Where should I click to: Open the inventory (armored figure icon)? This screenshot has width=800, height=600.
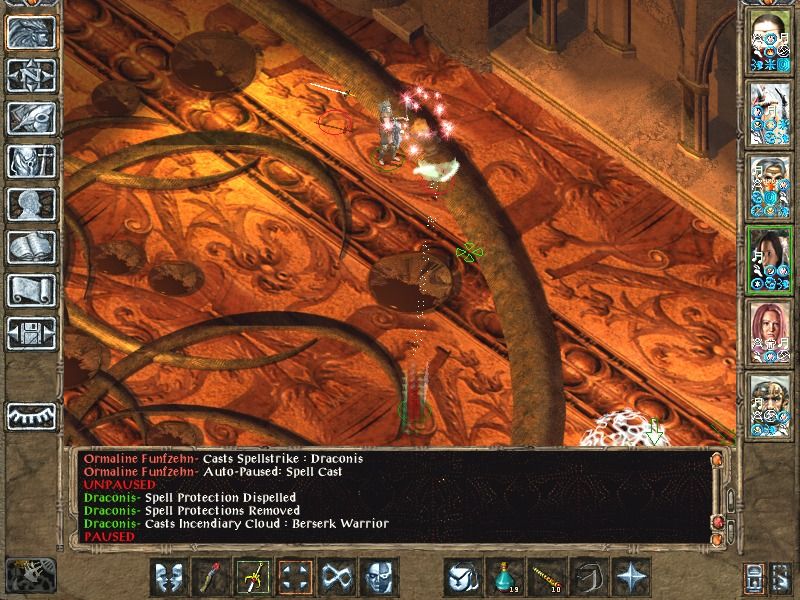[30, 161]
